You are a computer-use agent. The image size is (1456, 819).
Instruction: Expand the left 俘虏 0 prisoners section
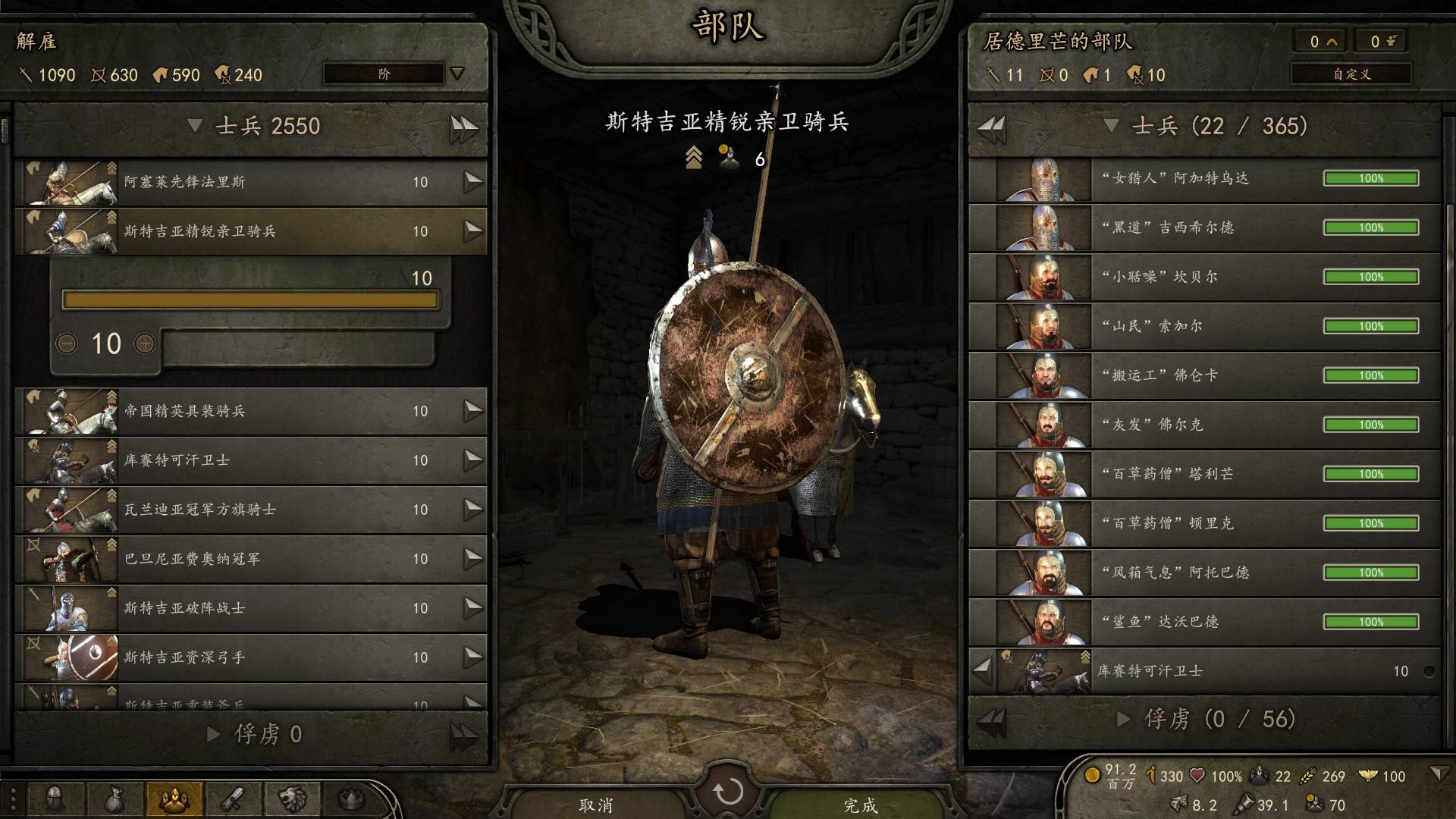[x=215, y=734]
